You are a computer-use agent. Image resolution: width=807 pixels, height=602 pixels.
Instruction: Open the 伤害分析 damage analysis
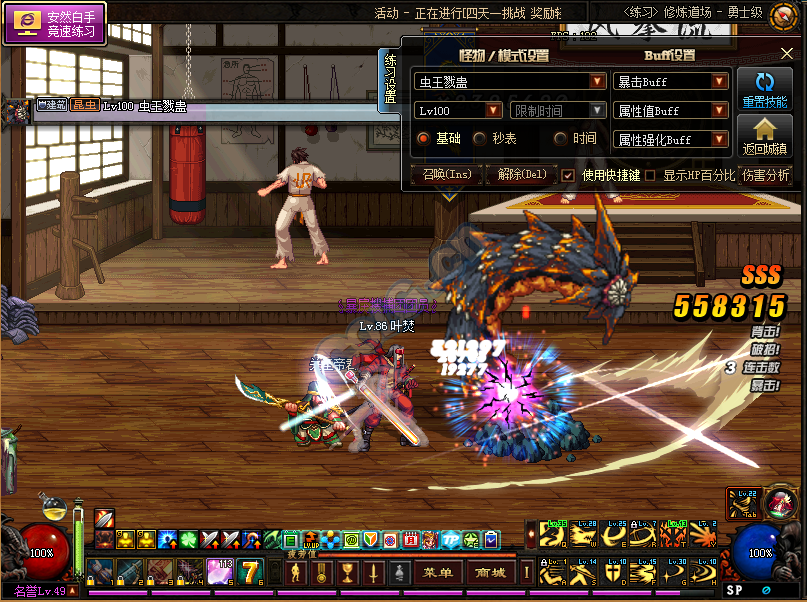tap(765, 175)
